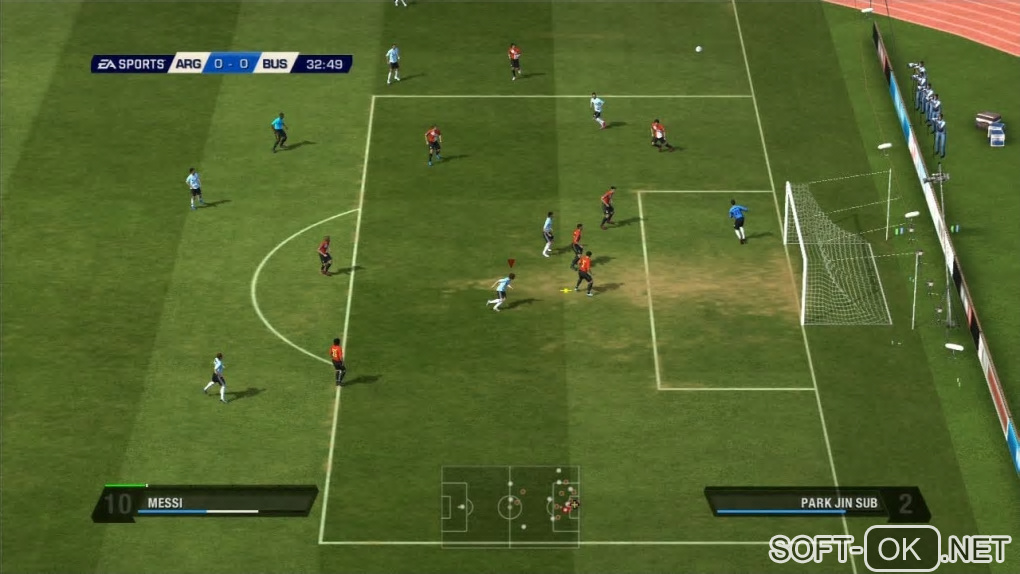The image size is (1020, 574).
Task: Click the pitch radar minimap
Action: [510, 506]
